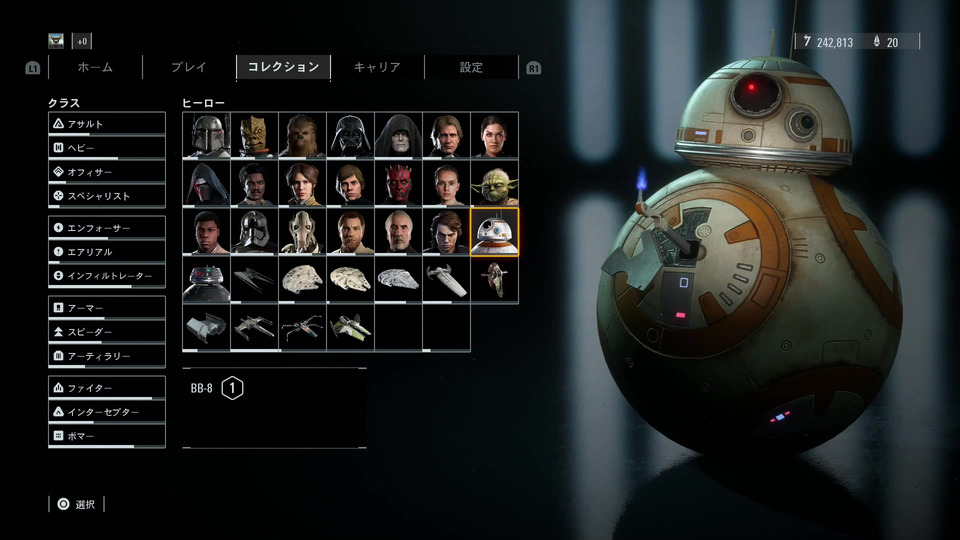Select the キャリア tab
960x540 pixels.
pos(377,67)
